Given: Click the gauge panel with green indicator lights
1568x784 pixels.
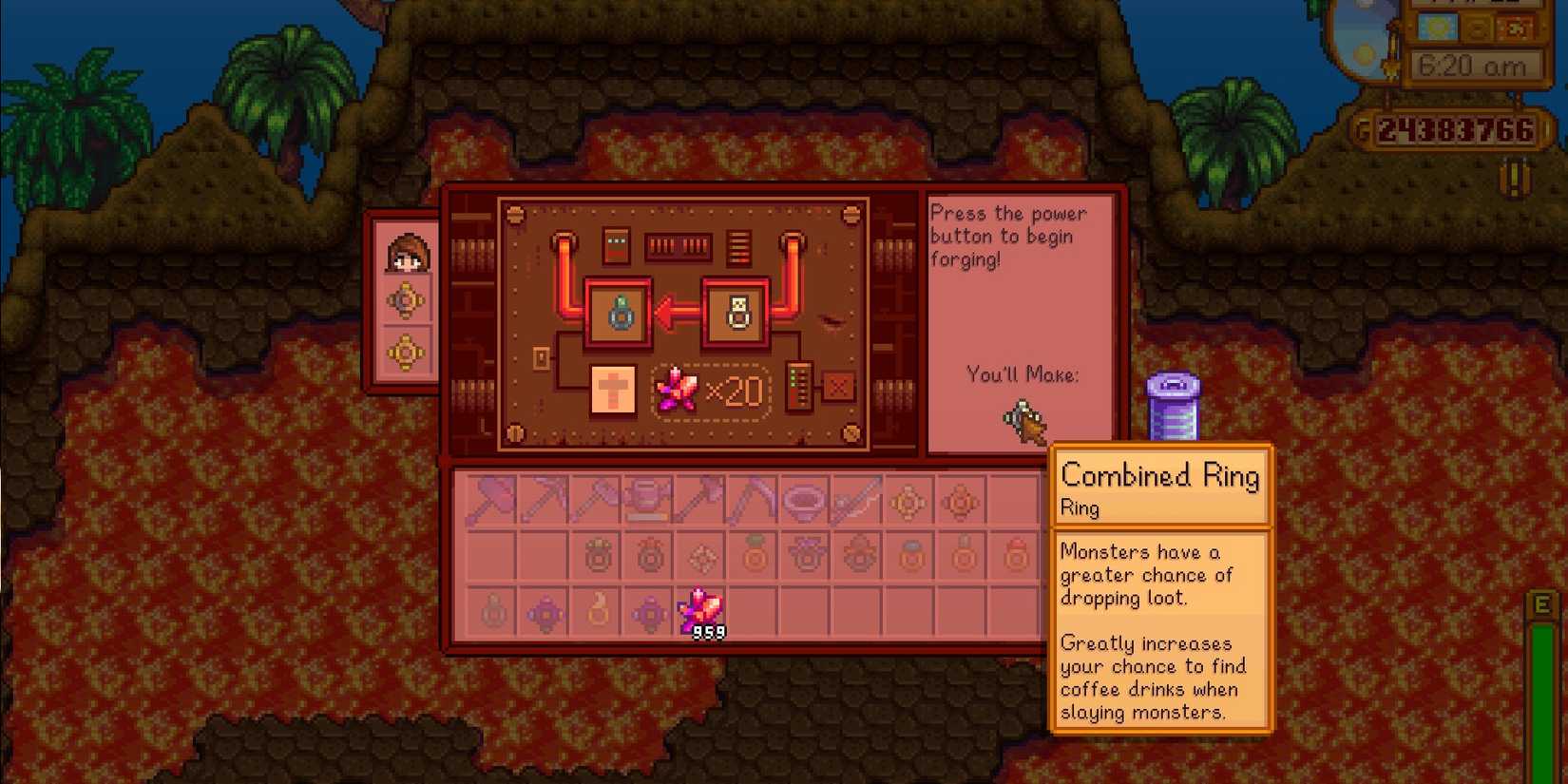Looking at the screenshot, I should coord(798,388).
